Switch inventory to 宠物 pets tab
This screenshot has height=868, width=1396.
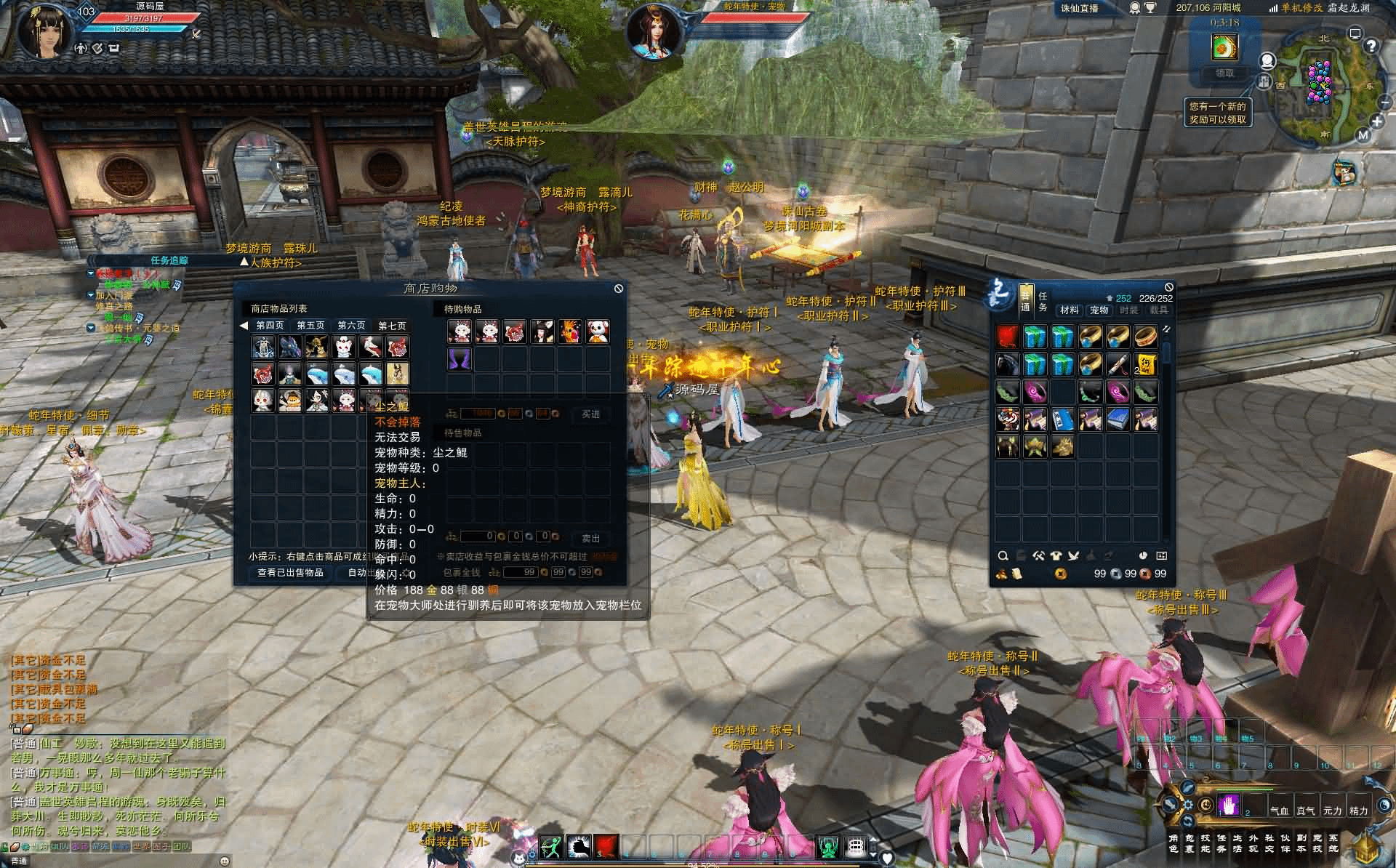tap(1099, 310)
